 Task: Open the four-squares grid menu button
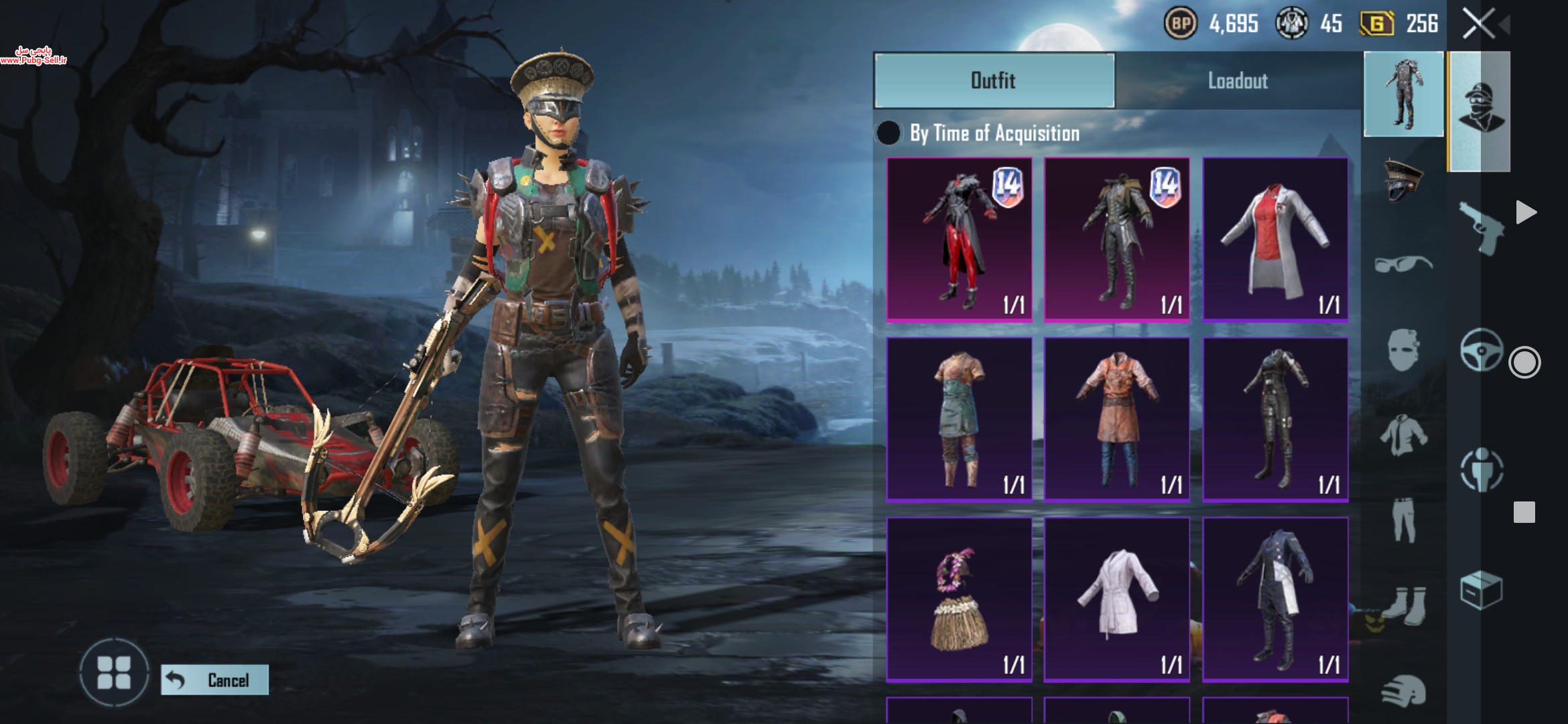114,672
